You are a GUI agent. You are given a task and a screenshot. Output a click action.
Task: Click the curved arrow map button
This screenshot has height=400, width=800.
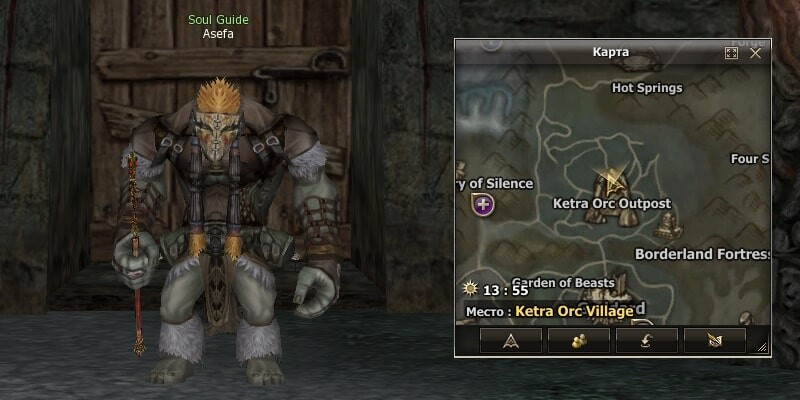point(646,341)
